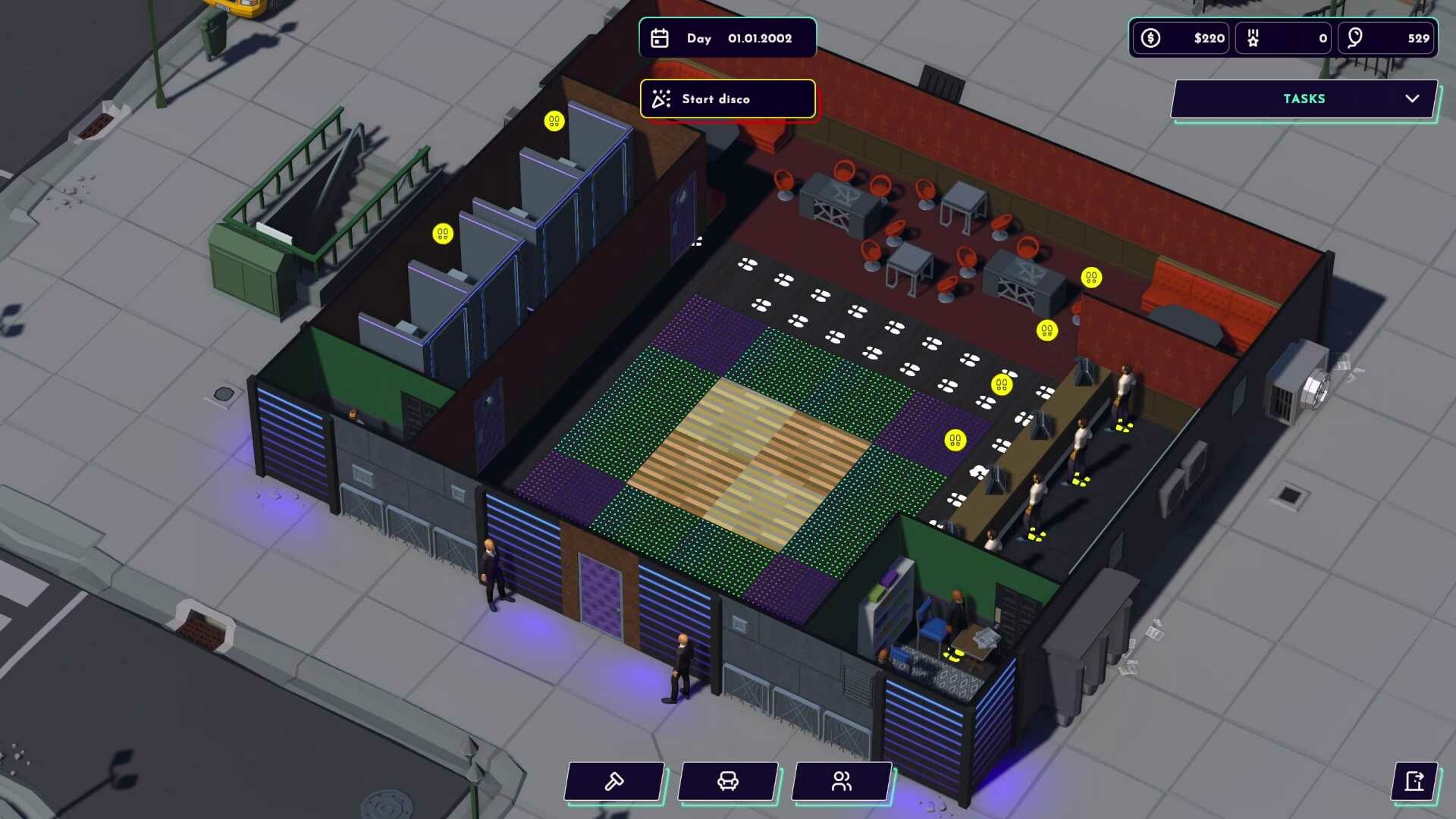Click the star fame icon
The height and width of the screenshot is (819, 1456).
pyautogui.click(x=1253, y=37)
